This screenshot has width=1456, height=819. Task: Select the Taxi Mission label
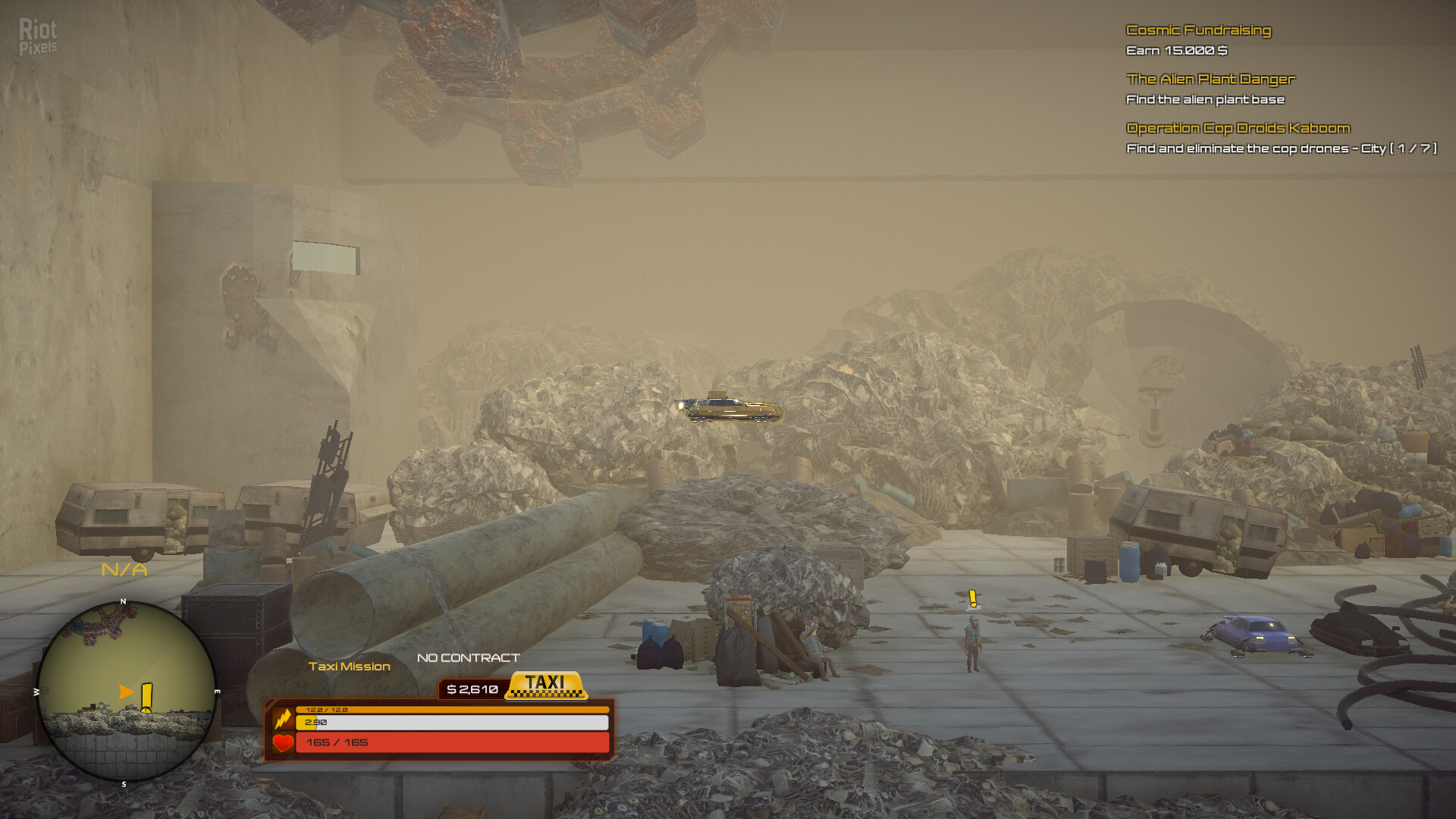[x=349, y=667]
